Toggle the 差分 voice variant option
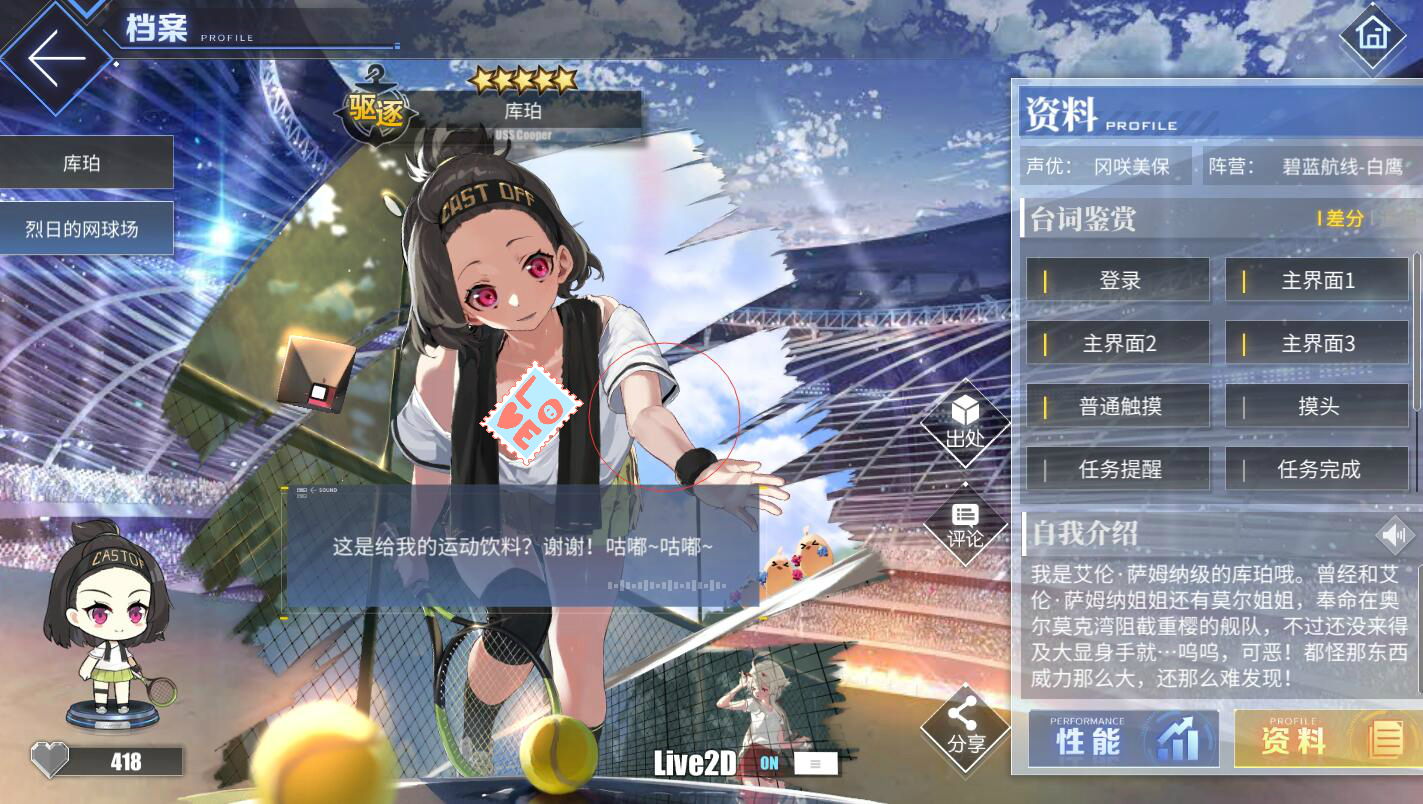 coord(1343,218)
